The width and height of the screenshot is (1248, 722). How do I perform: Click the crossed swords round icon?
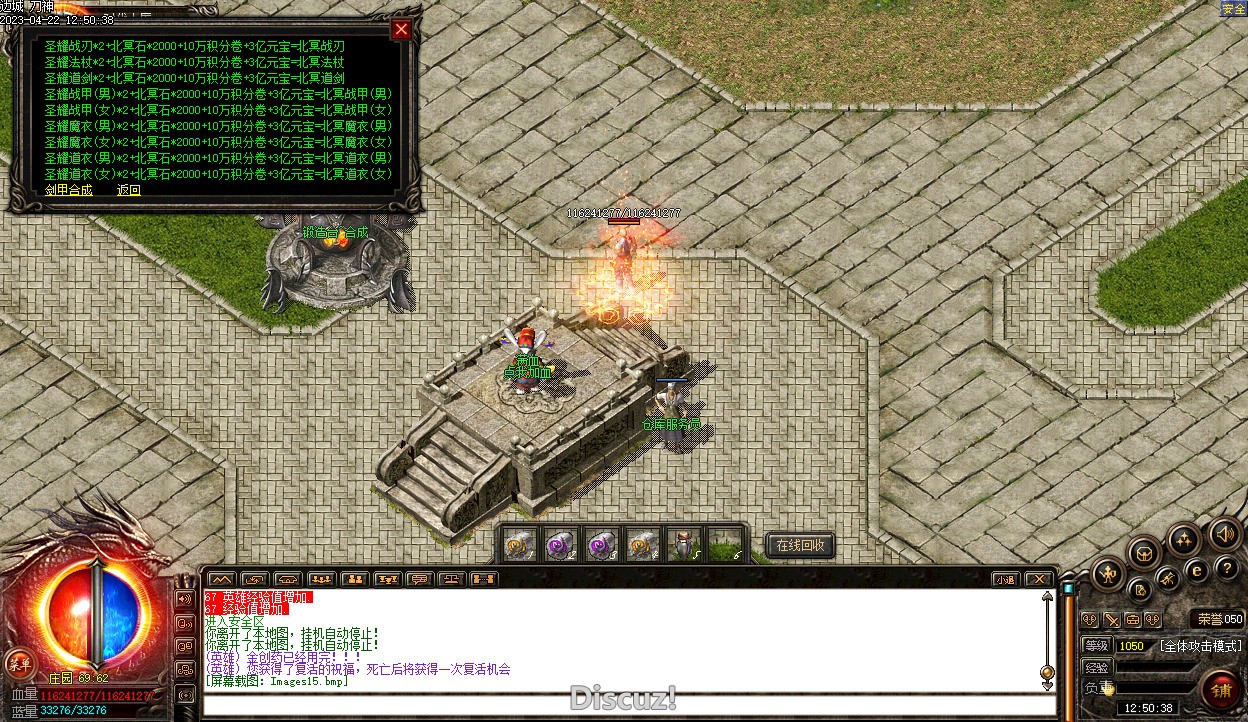(x=1167, y=578)
